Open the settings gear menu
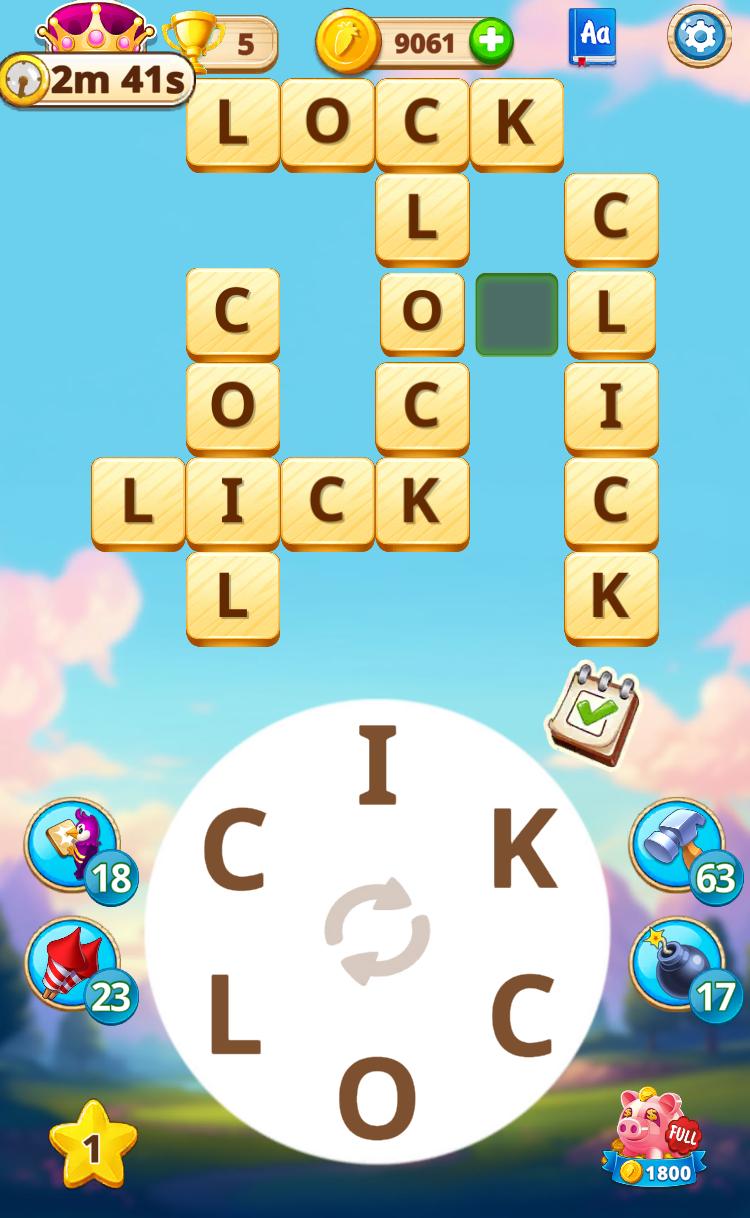Viewport: 750px width, 1218px height. (699, 37)
